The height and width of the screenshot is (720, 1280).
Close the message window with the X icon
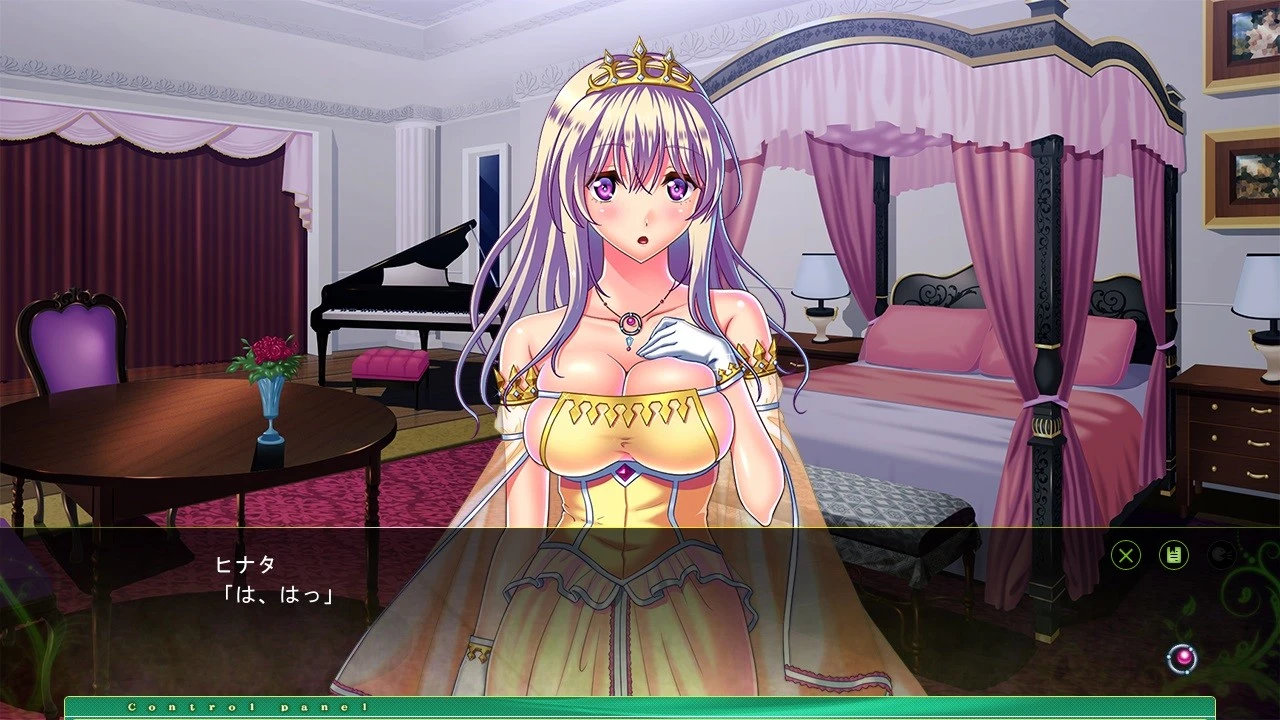click(1125, 555)
